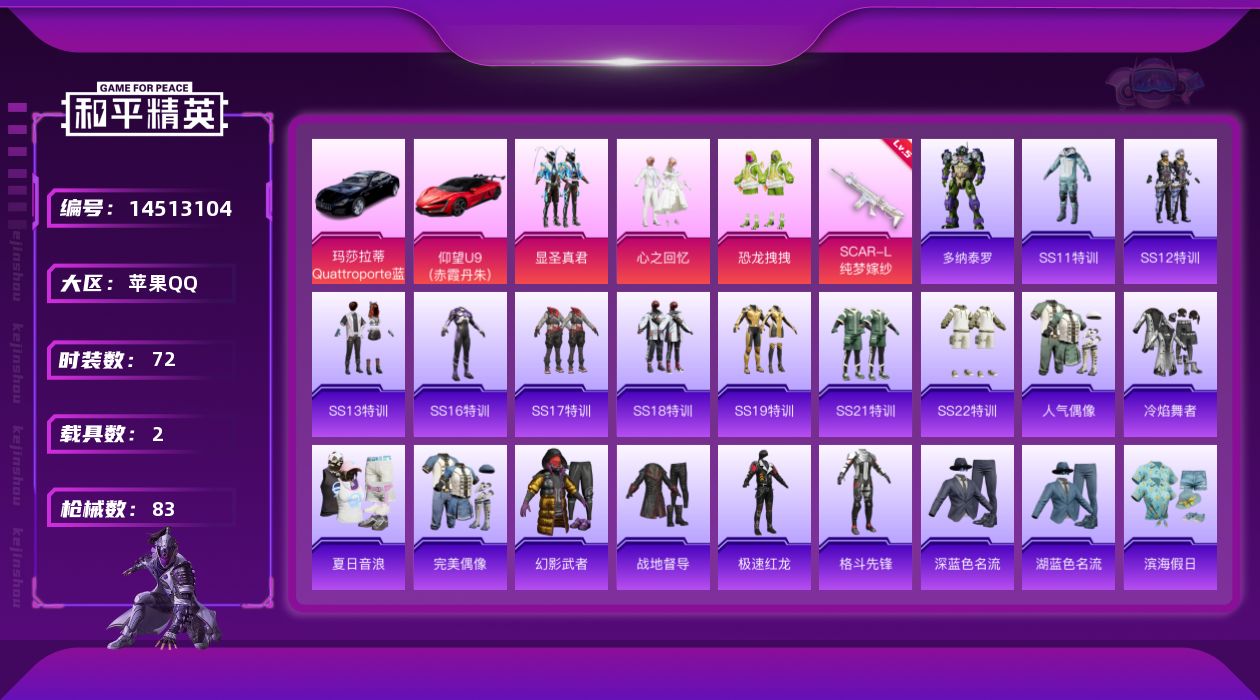The image size is (1260, 700).
Task: Open the 显圣真君 outfit tile
Action: 561,211
